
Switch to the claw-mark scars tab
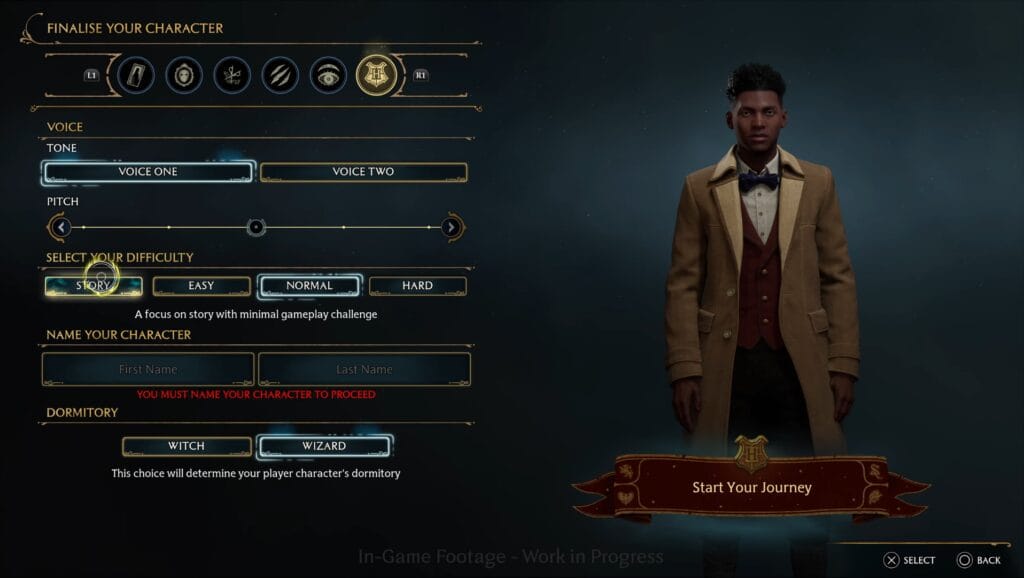click(280, 75)
